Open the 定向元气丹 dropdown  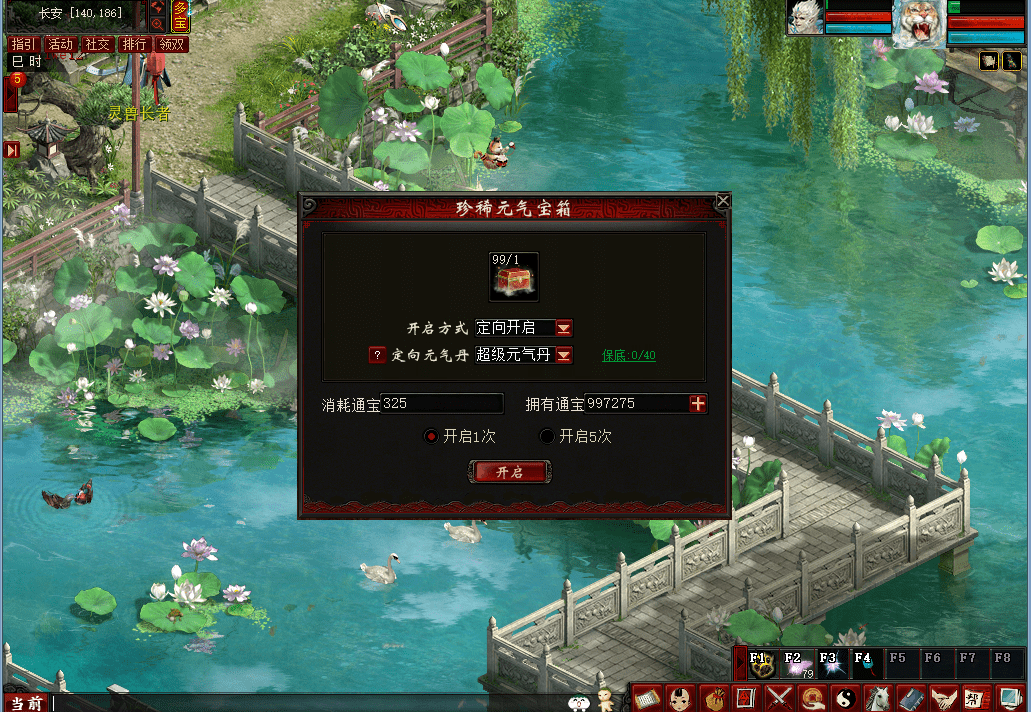tap(564, 355)
